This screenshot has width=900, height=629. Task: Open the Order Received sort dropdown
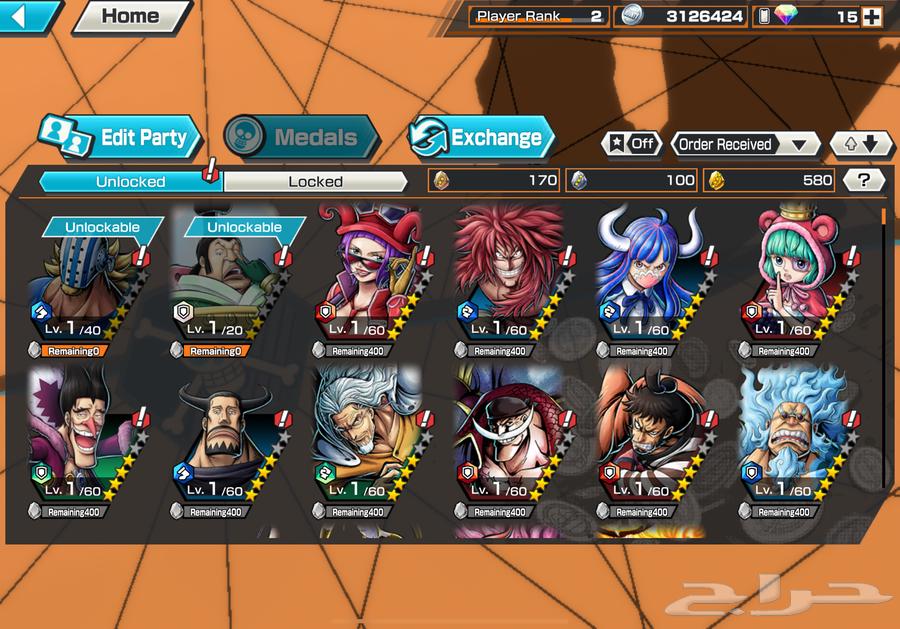744,144
